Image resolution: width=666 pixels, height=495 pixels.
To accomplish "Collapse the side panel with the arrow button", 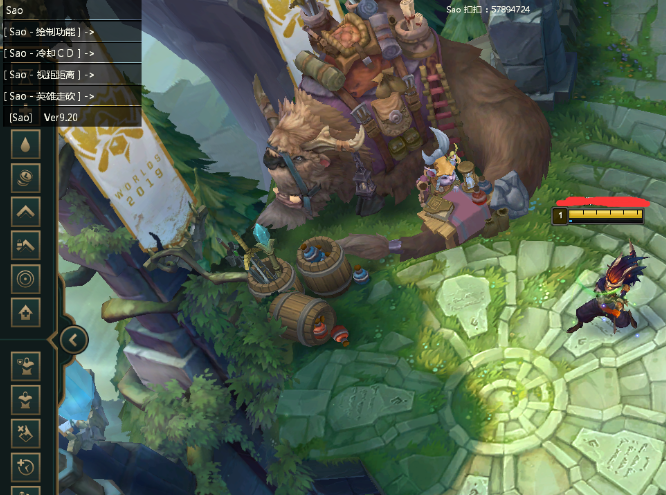I will (x=73, y=339).
